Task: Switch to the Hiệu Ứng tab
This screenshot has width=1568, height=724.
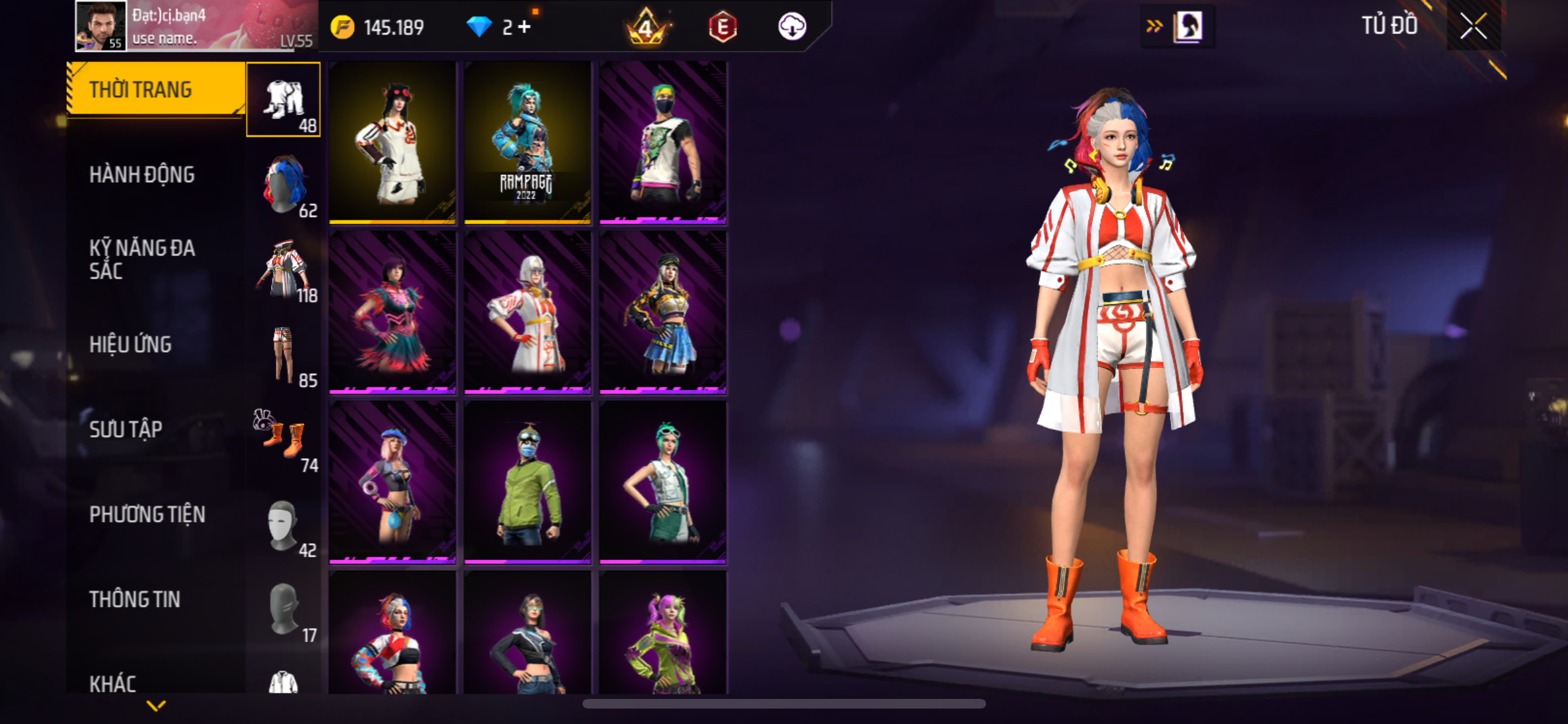Action: click(x=131, y=344)
